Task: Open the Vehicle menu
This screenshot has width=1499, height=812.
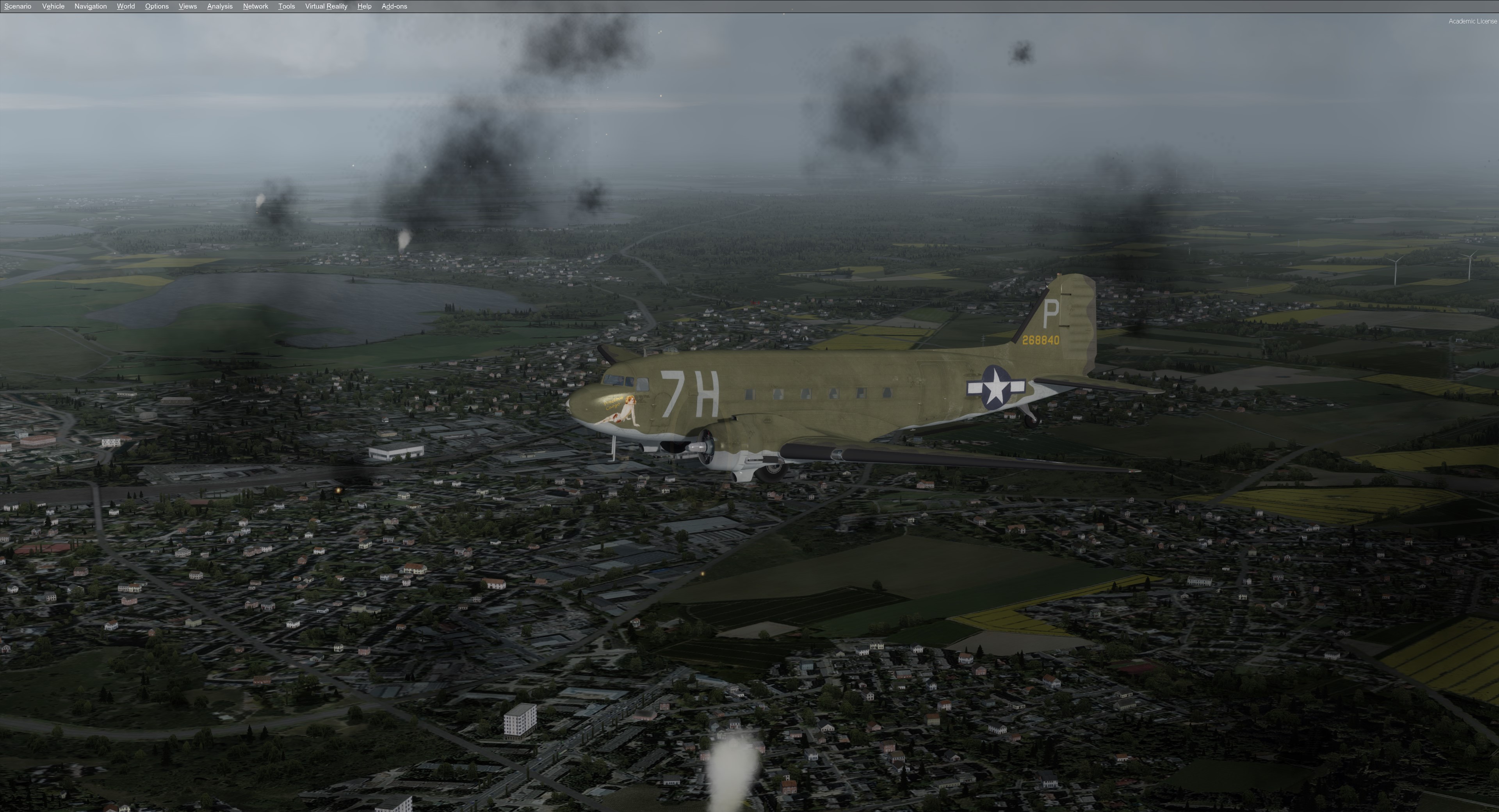Action: click(x=53, y=6)
